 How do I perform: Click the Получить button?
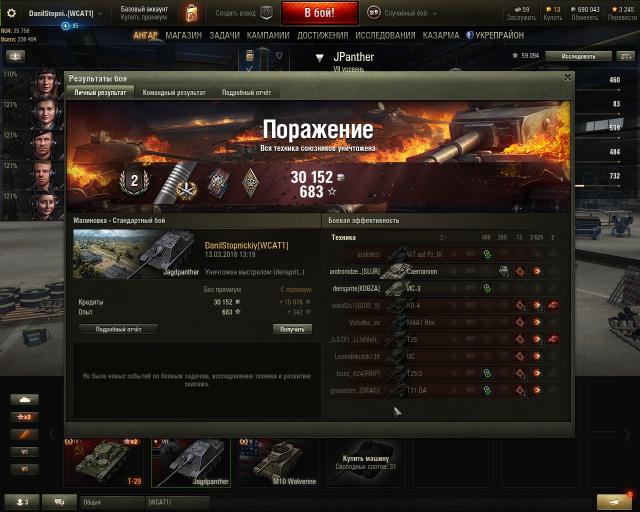(x=291, y=328)
